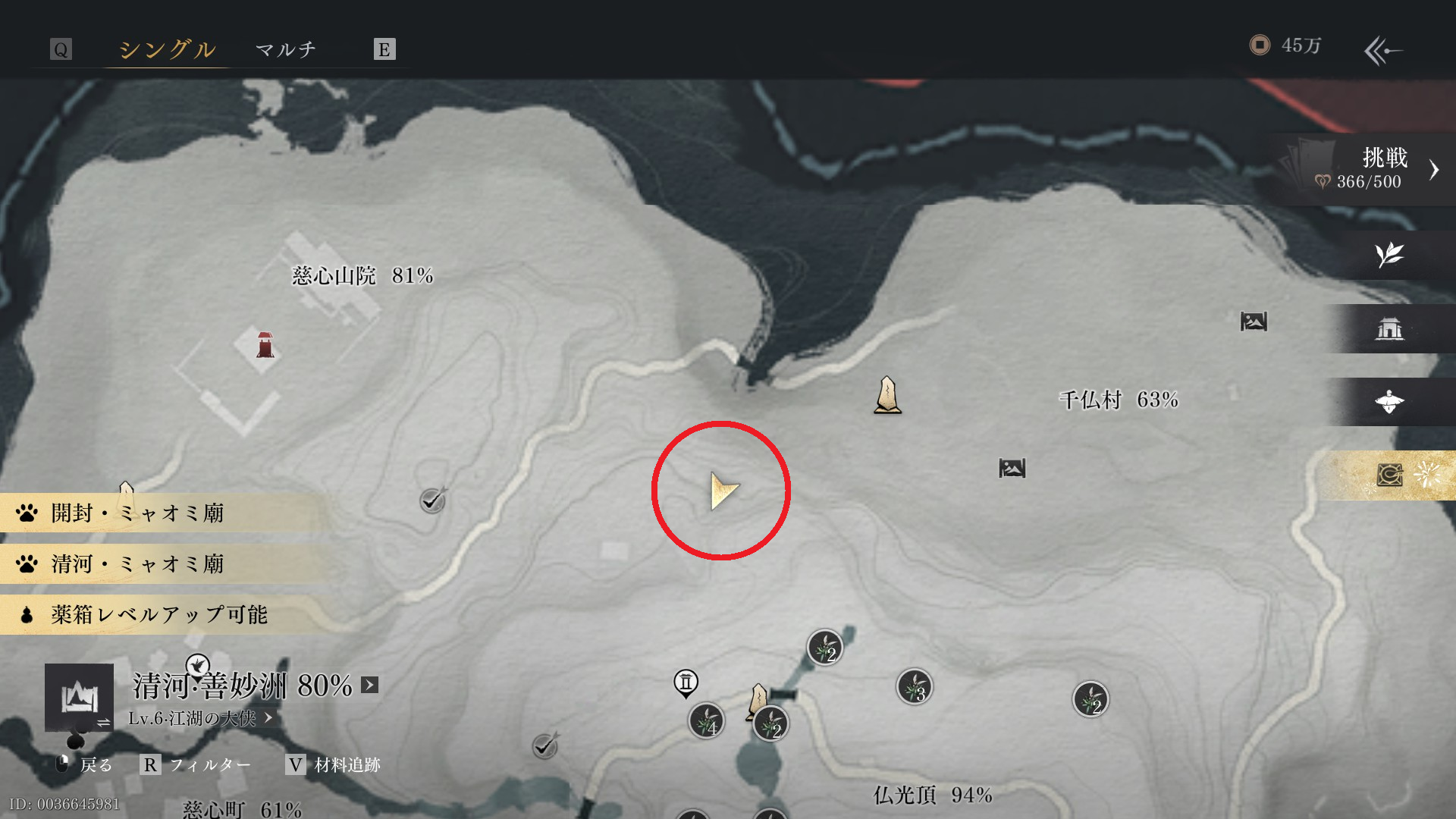Open Lv.6 江湖の大侠 exploration level

(200, 718)
